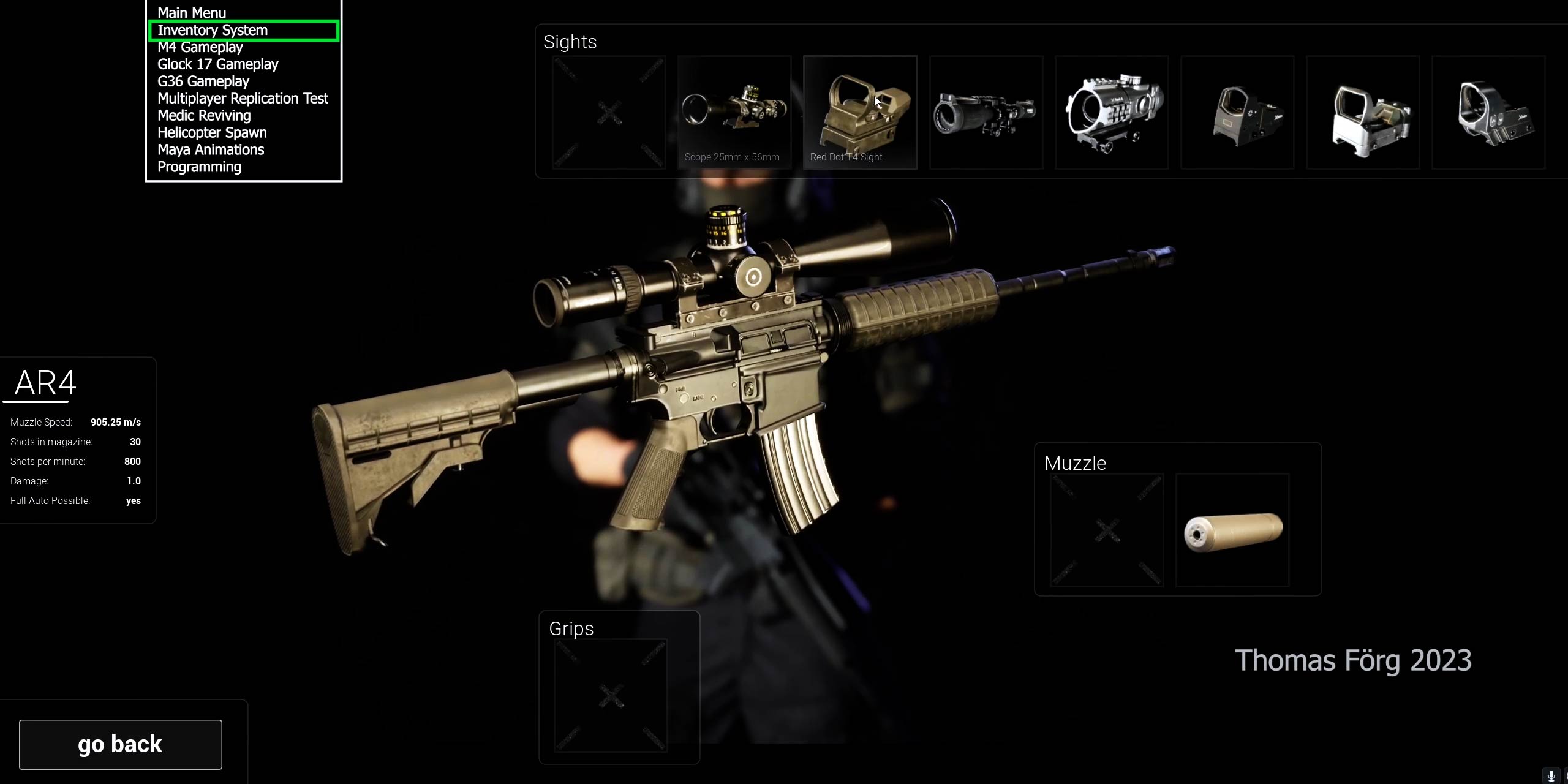
Task: Choose the Helicopter Spawn entry
Action: (x=212, y=133)
